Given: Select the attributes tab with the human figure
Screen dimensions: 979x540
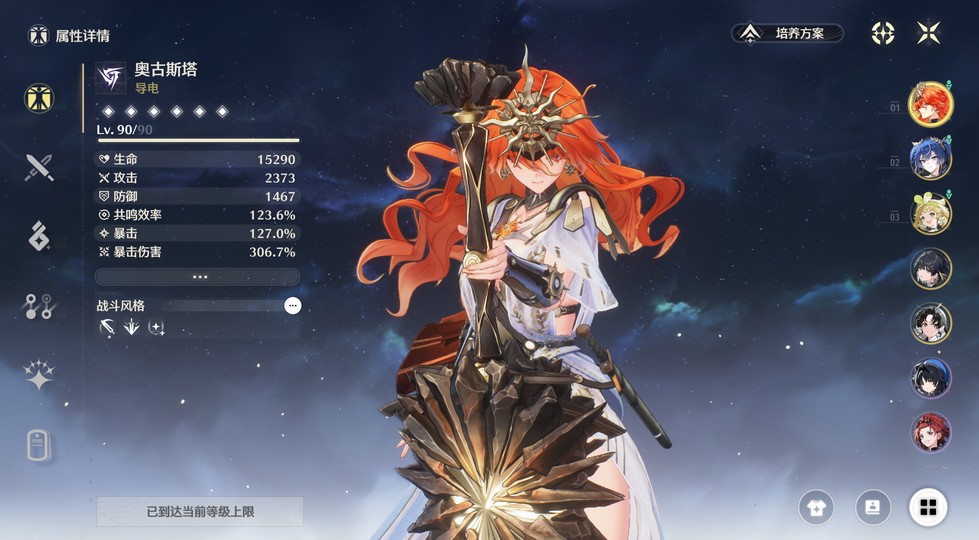Looking at the screenshot, I should point(39,98).
